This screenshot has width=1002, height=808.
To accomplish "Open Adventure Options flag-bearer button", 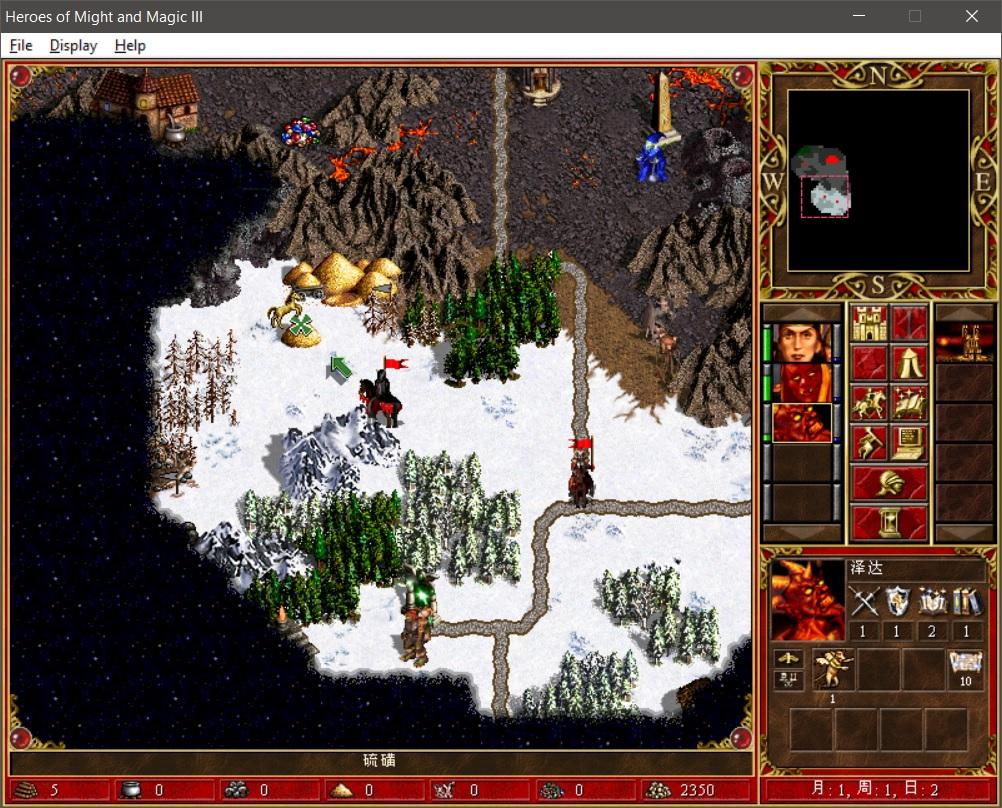I will [868, 443].
